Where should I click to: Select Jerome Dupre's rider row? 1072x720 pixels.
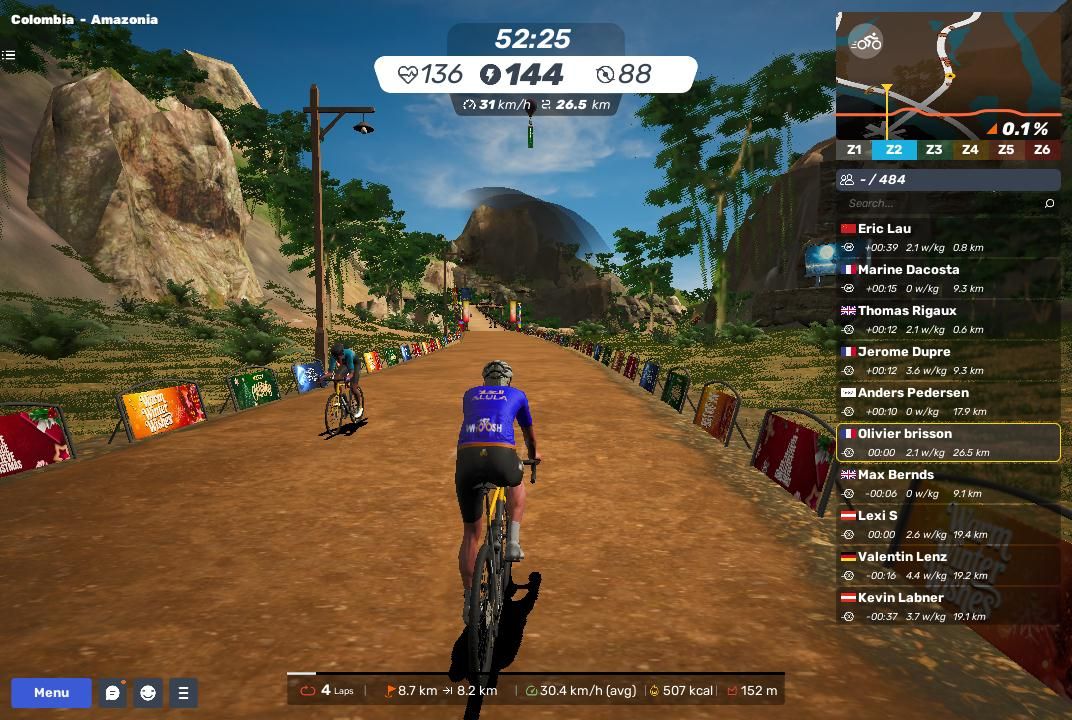click(948, 360)
